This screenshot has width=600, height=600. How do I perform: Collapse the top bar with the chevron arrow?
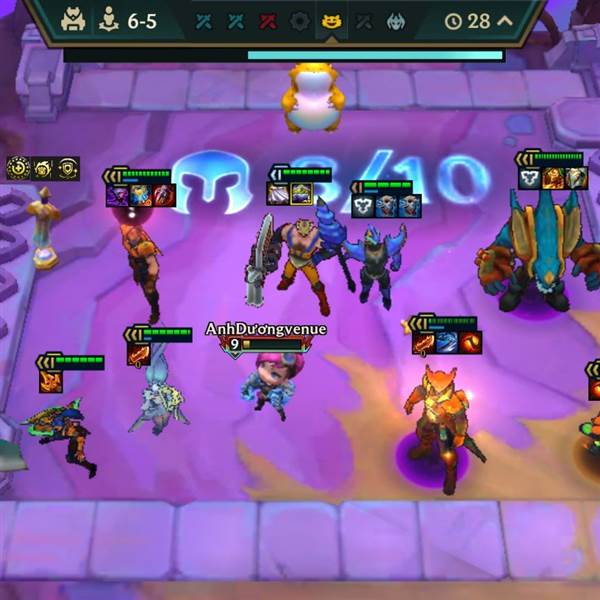click(x=504, y=21)
